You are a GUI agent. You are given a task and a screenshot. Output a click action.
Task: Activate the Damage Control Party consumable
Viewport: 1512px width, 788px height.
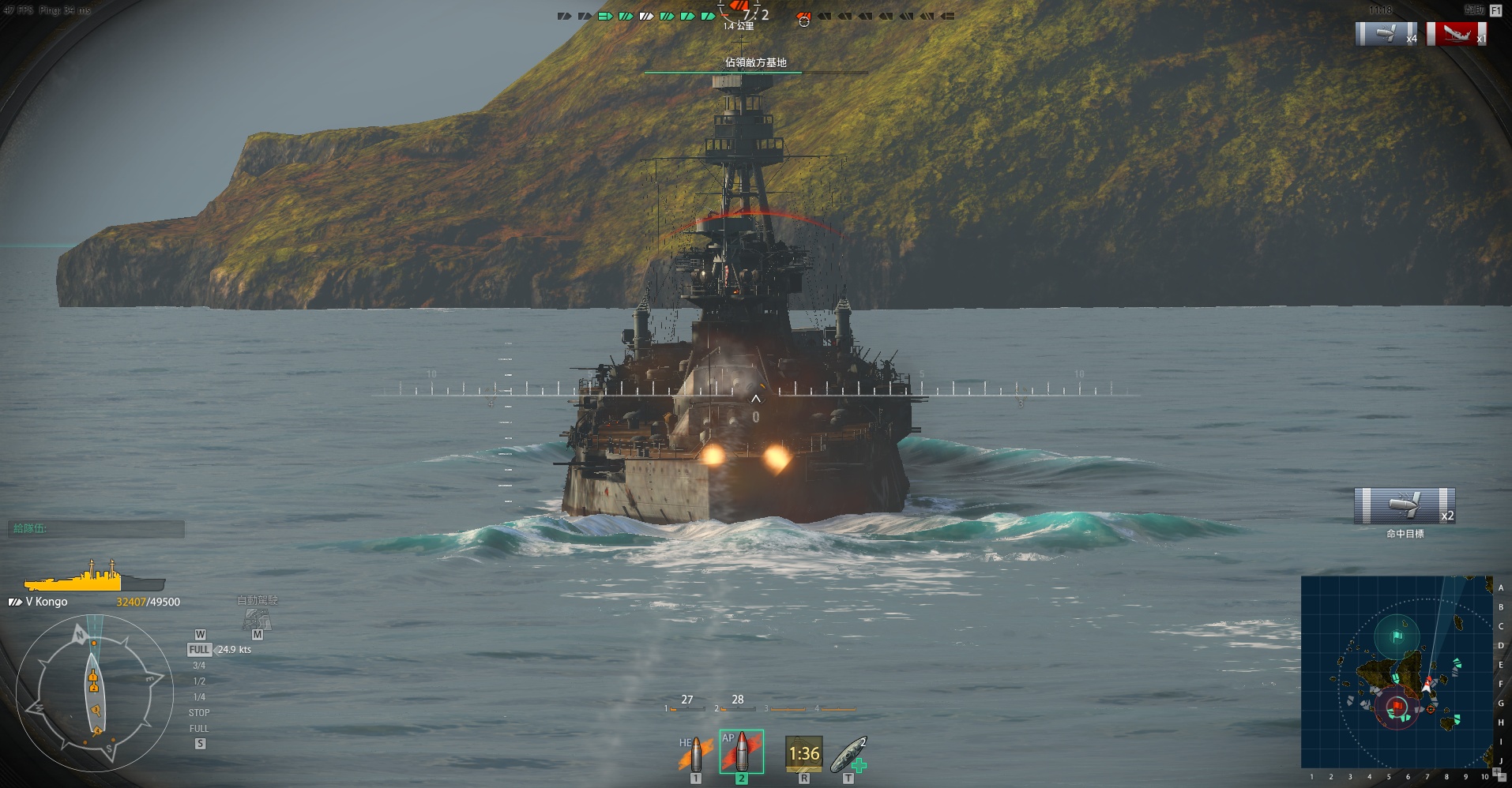click(x=803, y=754)
